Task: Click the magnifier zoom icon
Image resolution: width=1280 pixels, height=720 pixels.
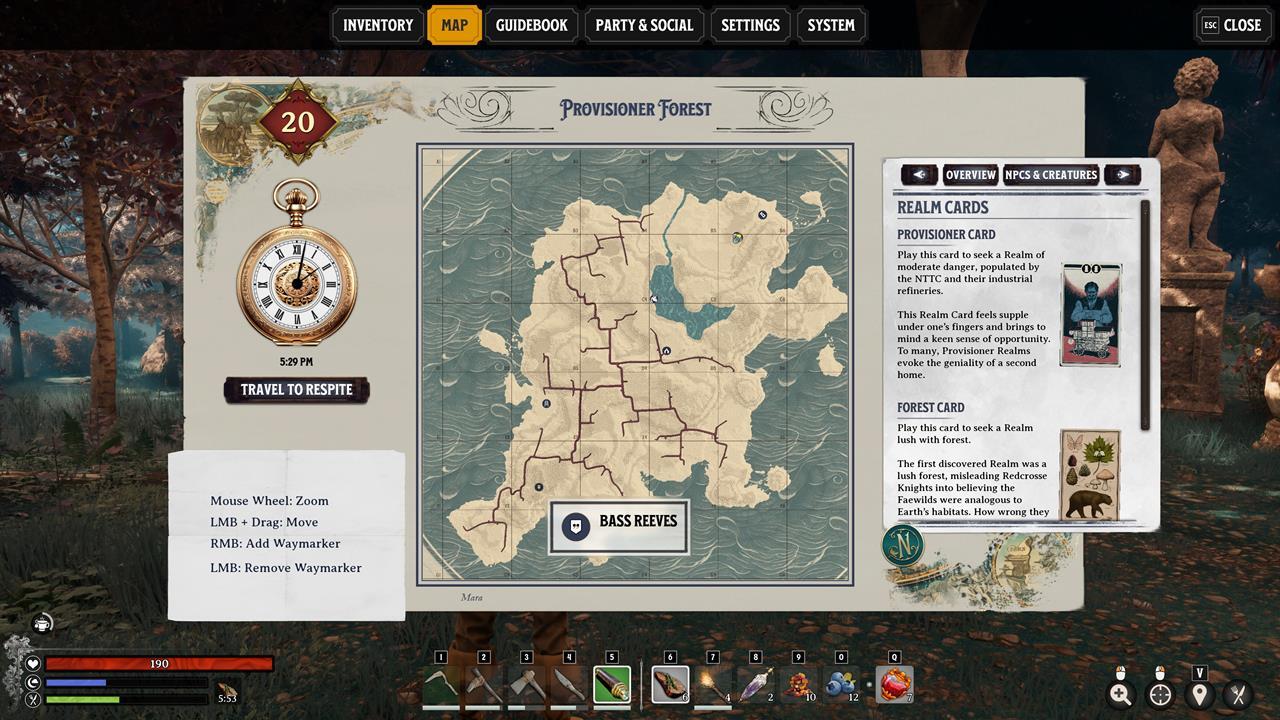Action: (x=1121, y=694)
